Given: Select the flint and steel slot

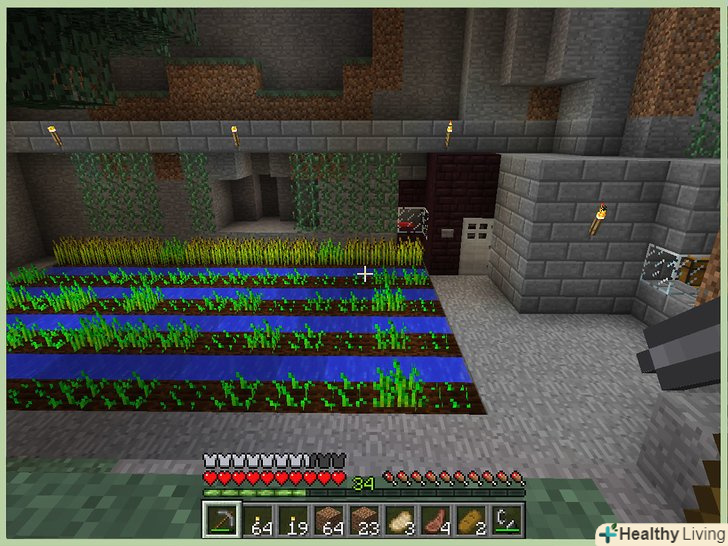Looking at the screenshot, I should pyautogui.click(x=508, y=520).
